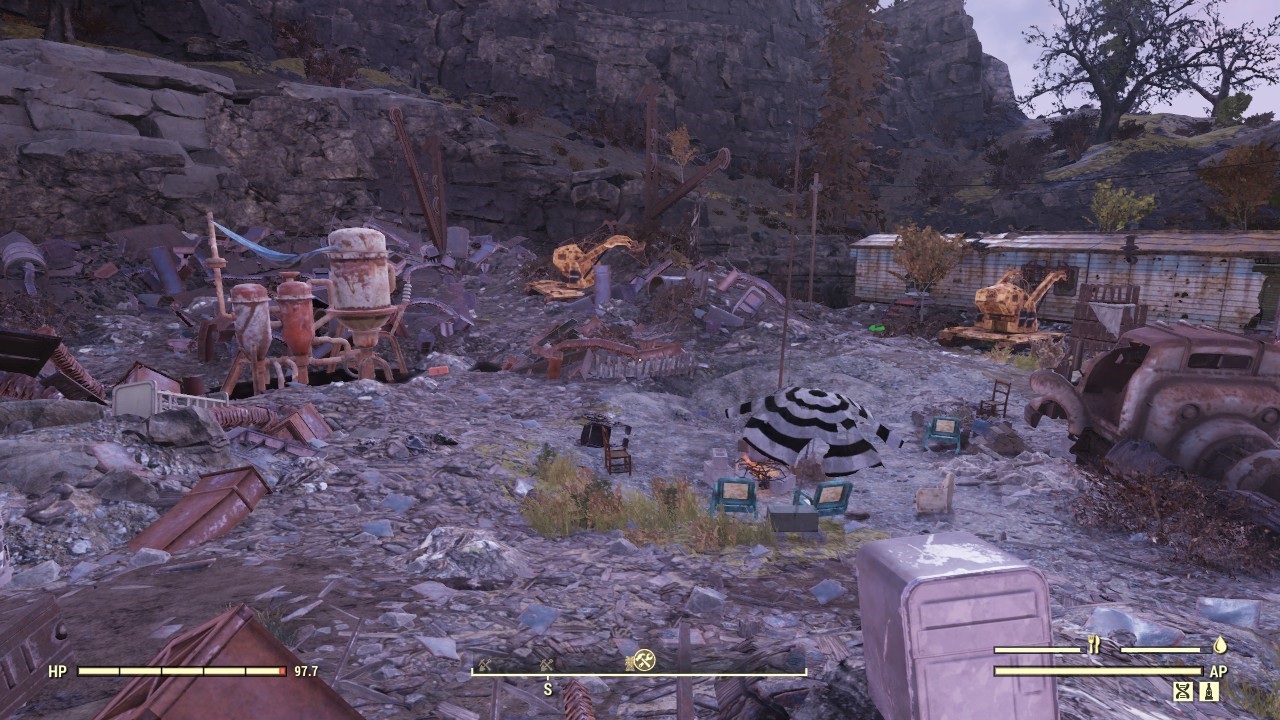Click the hammer-and-wrench workshop icon on compass
The width and height of the screenshot is (1280, 720).
[x=644, y=659]
